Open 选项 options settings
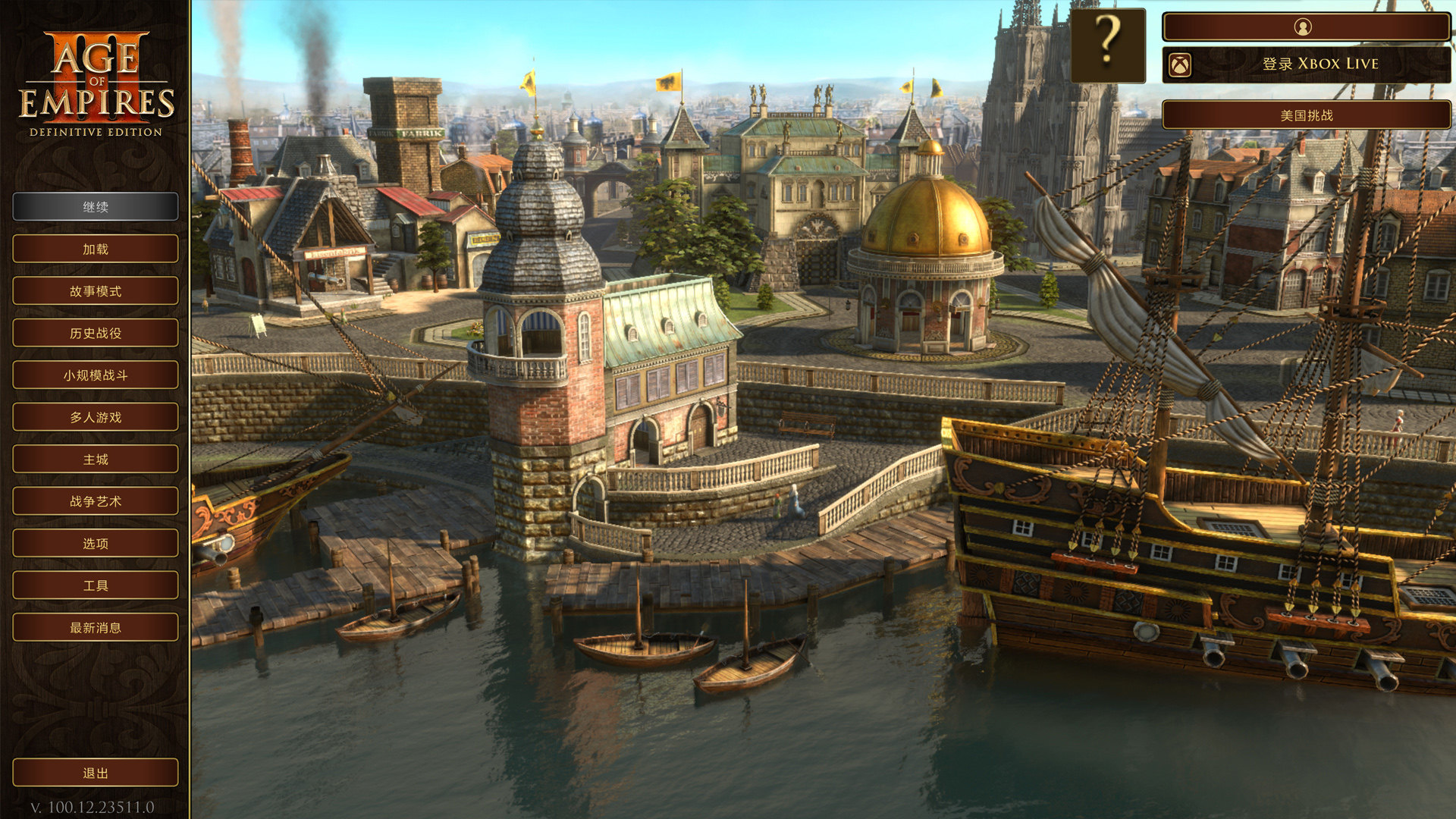This screenshot has height=819, width=1456. click(x=96, y=544)
